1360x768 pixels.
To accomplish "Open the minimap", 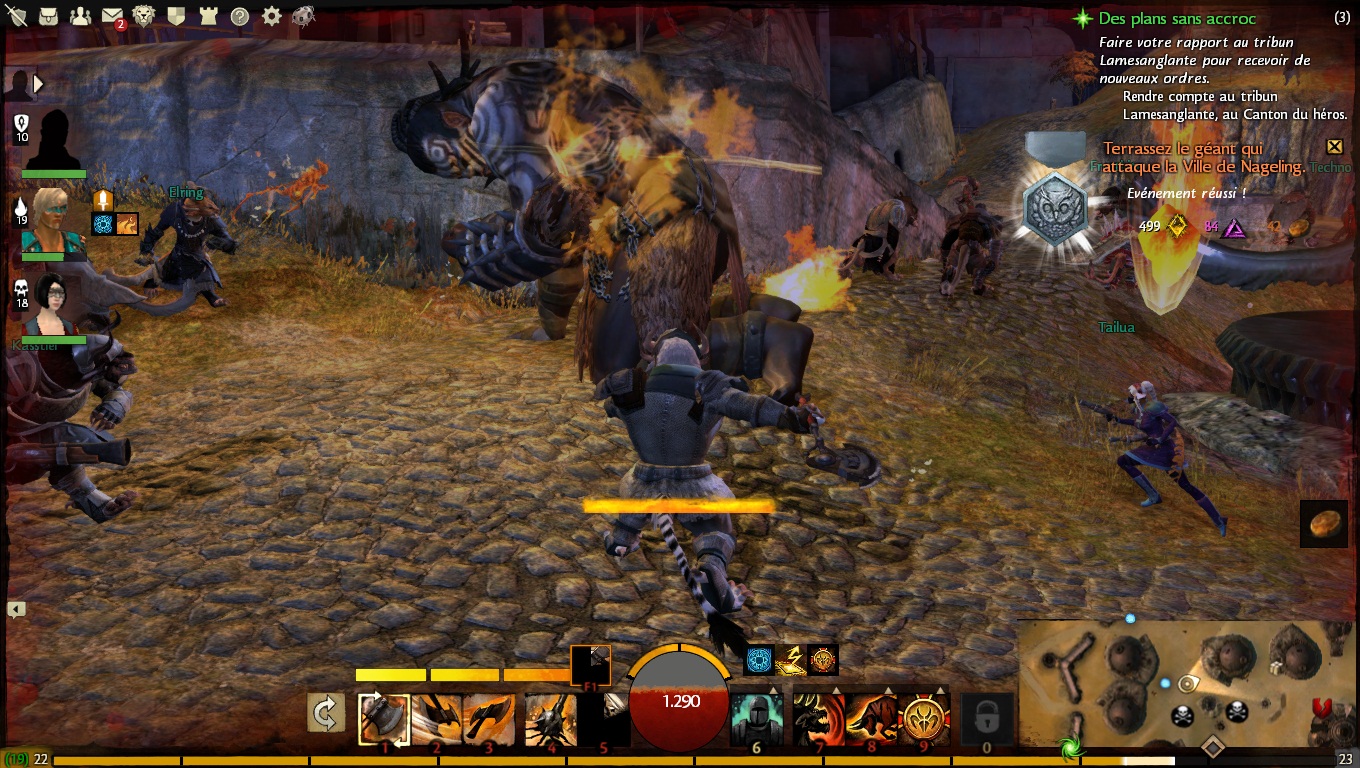I will (x=1187, y=685).
